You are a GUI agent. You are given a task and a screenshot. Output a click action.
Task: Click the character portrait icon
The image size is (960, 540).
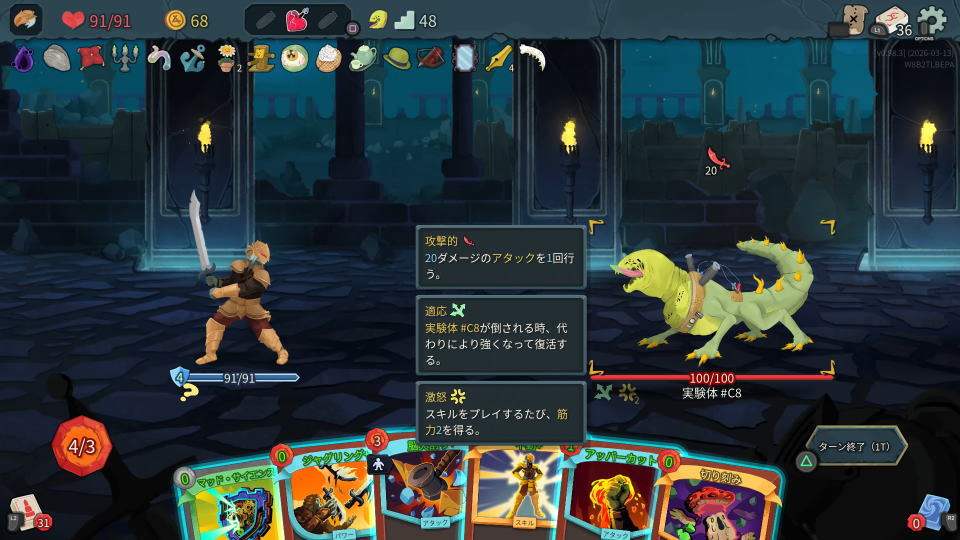(x=26, y=20)
